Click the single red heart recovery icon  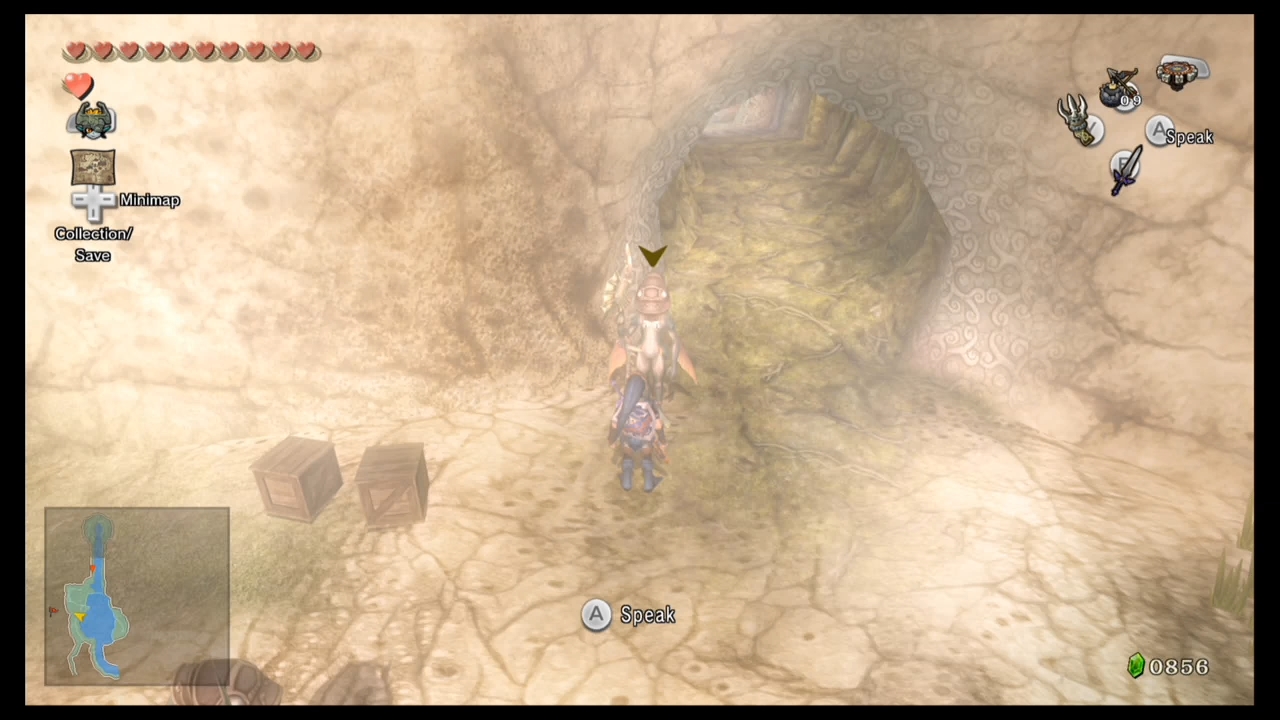pos(78,86)
